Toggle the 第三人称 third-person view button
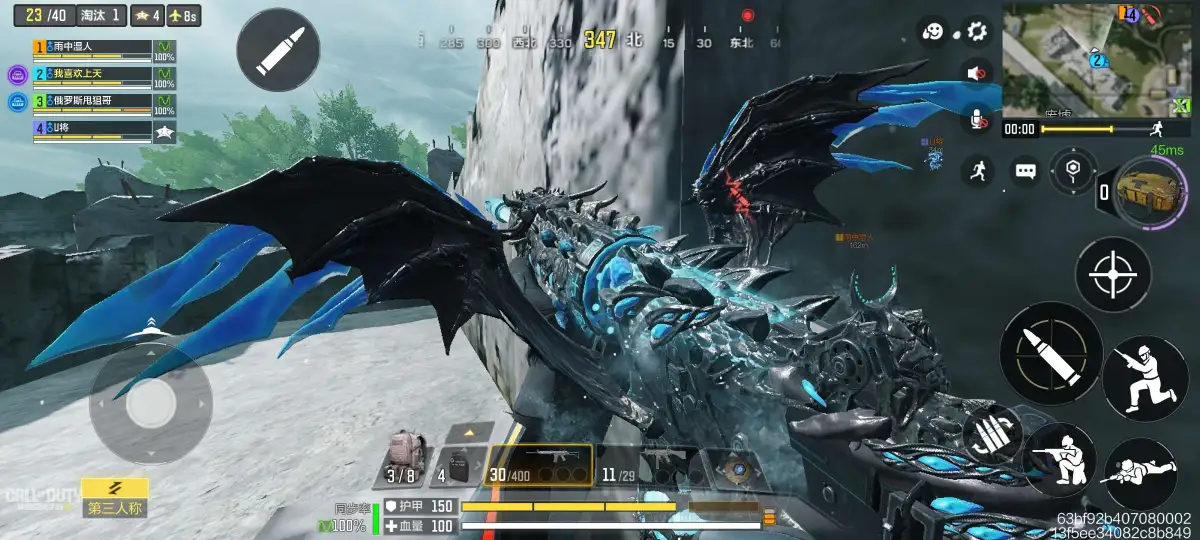Viewport: 1200px width, 540px height. click(115, 496)
